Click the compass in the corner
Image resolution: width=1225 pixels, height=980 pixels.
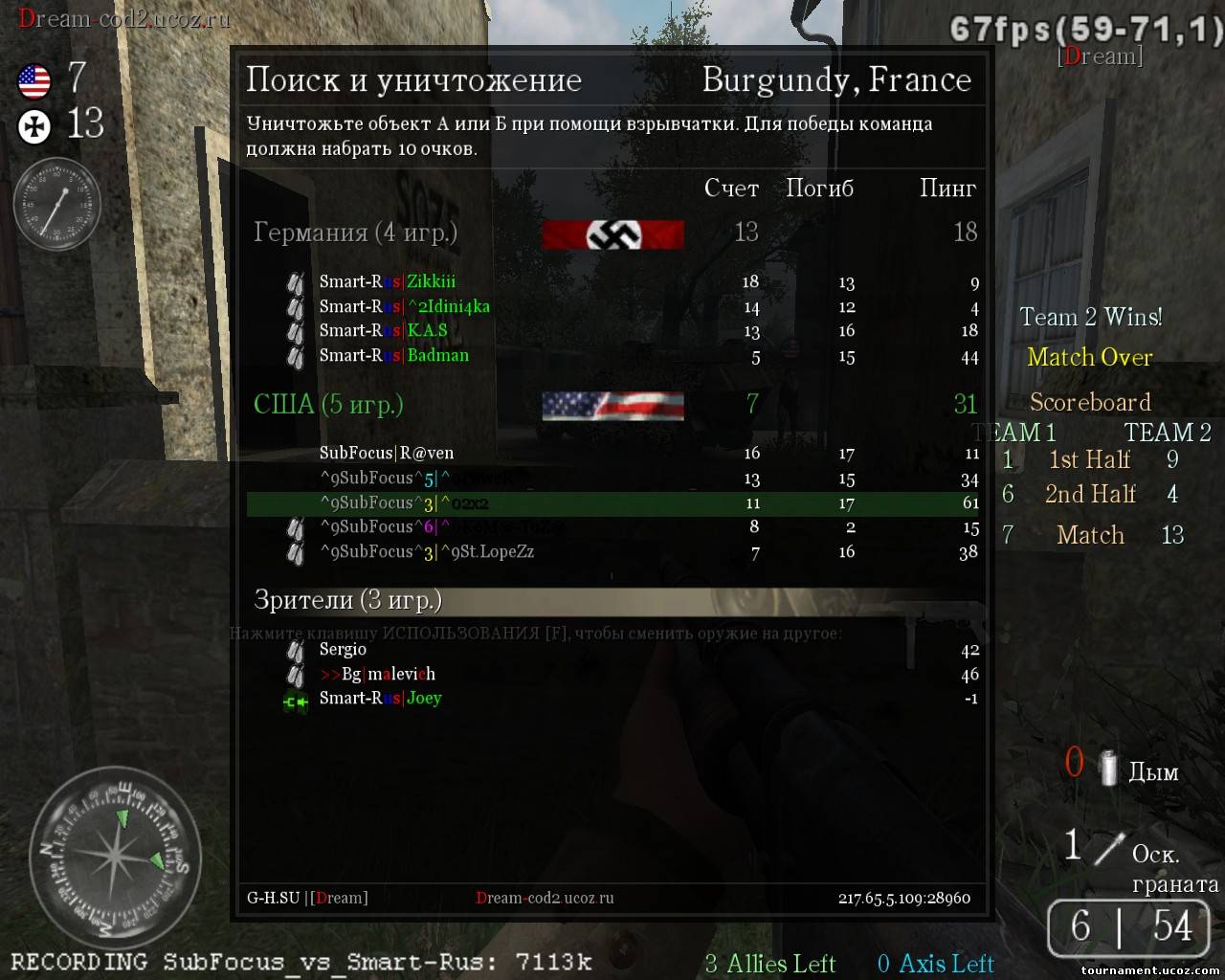(x=114, y=855)
